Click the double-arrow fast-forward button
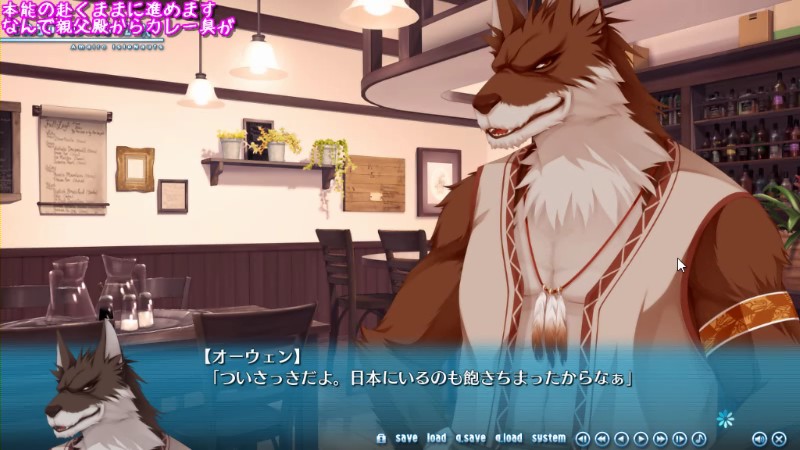 (x=660, y=438)
